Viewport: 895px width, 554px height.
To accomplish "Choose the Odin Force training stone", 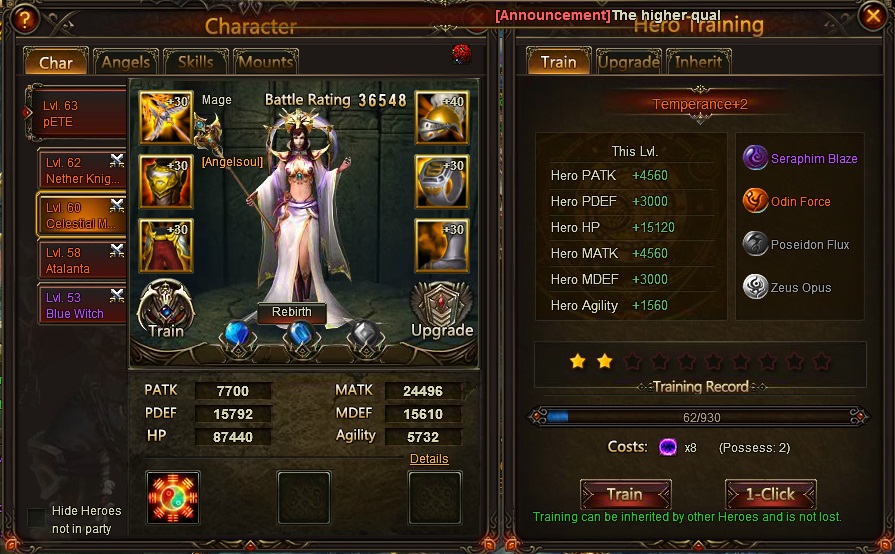I will tap(755, 201).
